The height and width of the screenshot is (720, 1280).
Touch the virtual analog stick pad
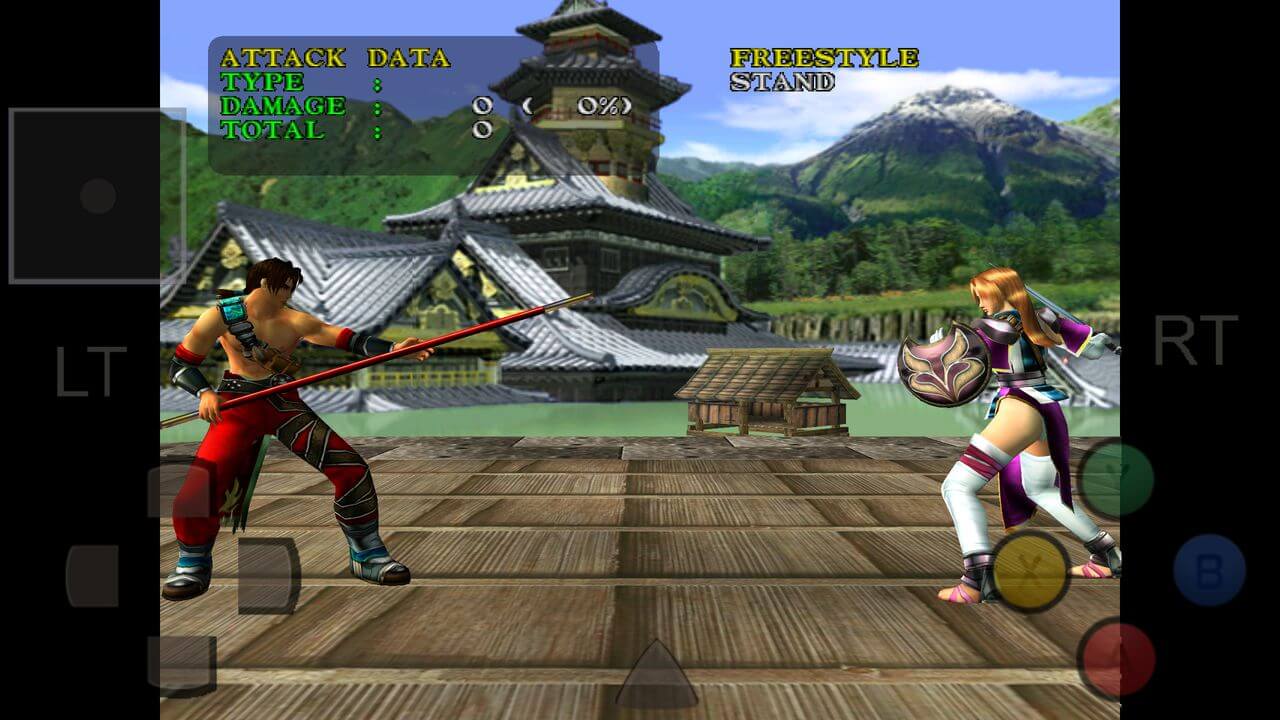click(97, 196)
